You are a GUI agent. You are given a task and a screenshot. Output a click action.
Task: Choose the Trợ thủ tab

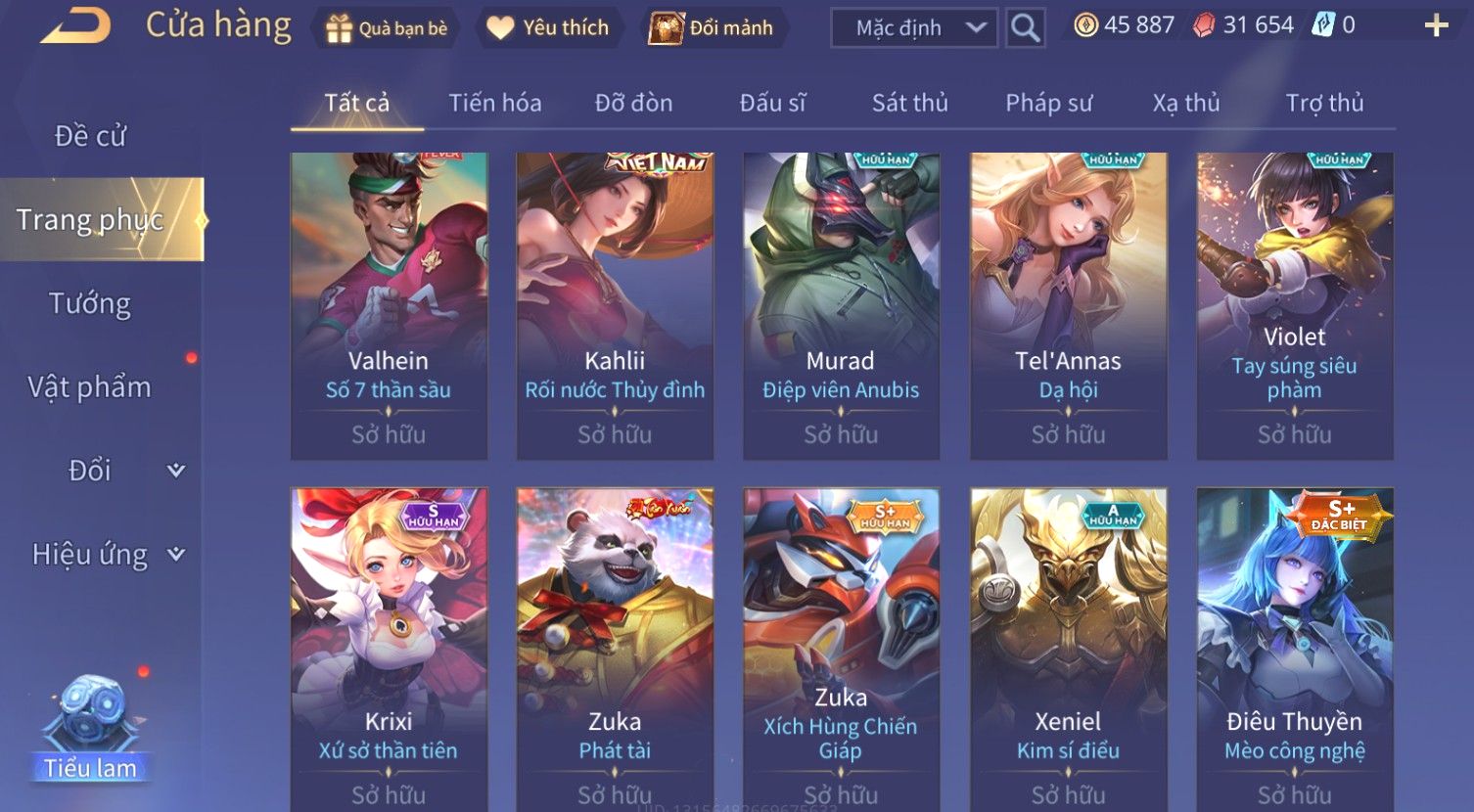click(x=1324, y=103)
